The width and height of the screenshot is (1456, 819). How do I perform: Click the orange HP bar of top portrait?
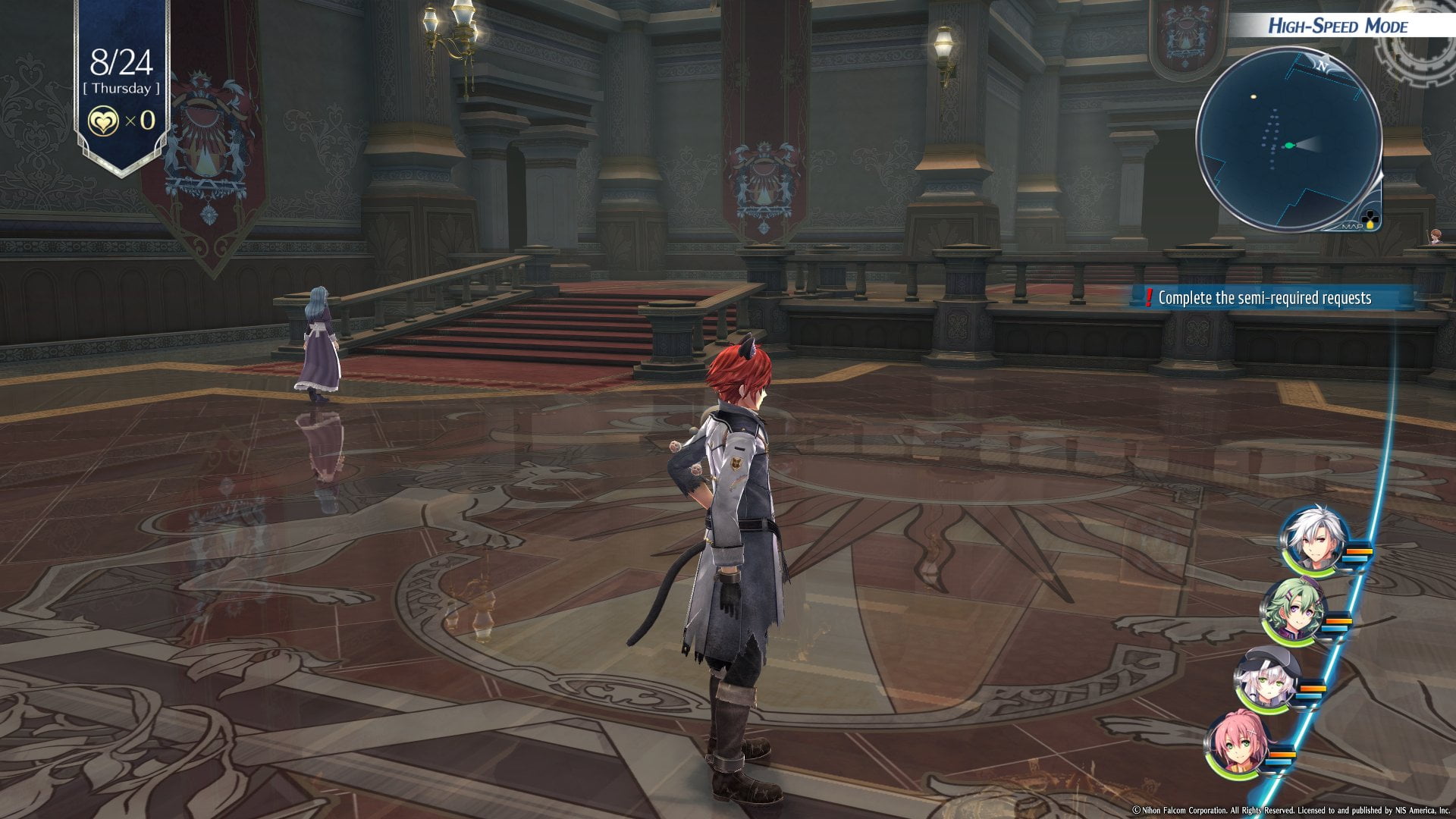(1359, 550)
